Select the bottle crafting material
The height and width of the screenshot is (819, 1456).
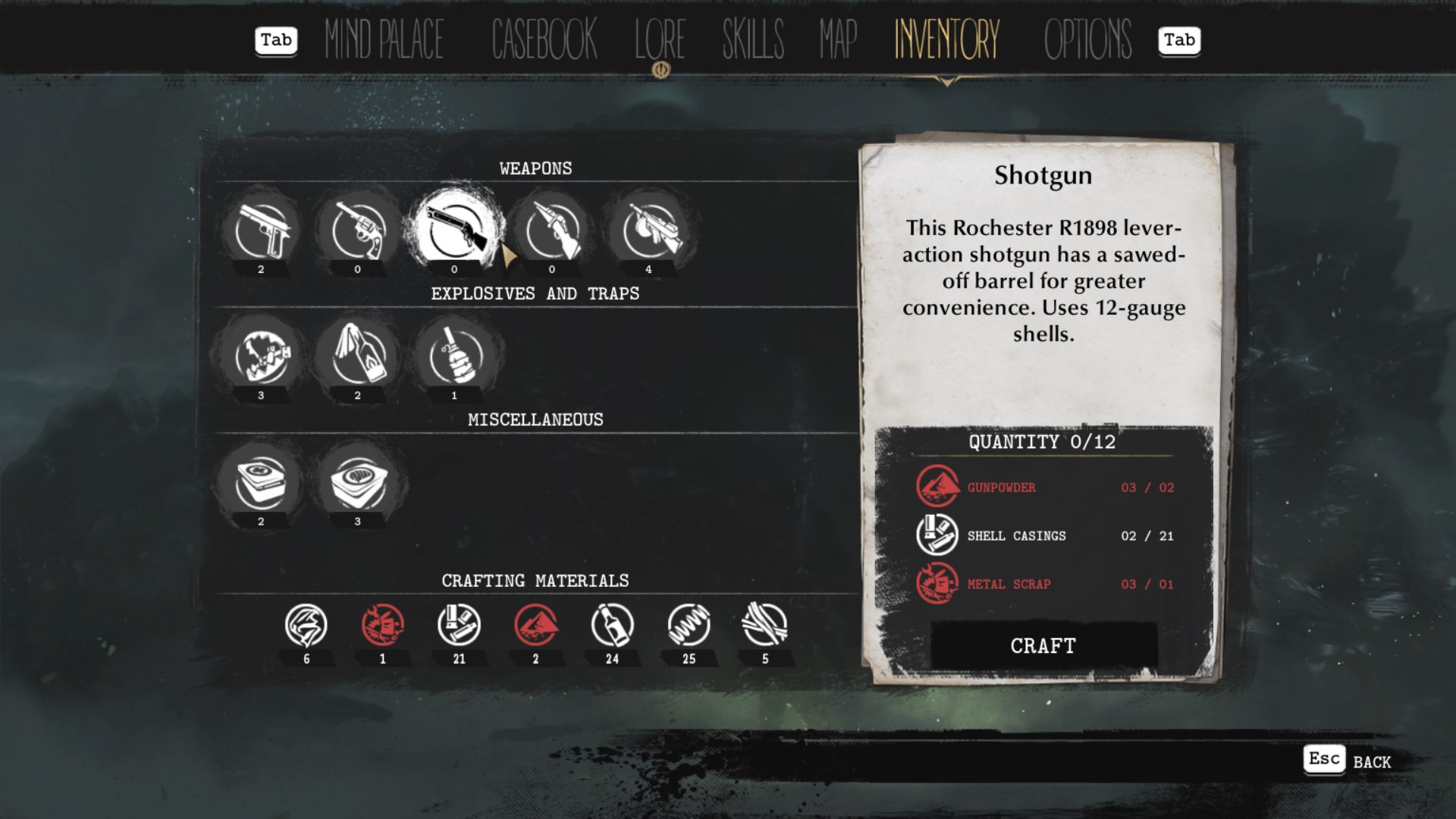pyautogui.click(x=612, y=626)
